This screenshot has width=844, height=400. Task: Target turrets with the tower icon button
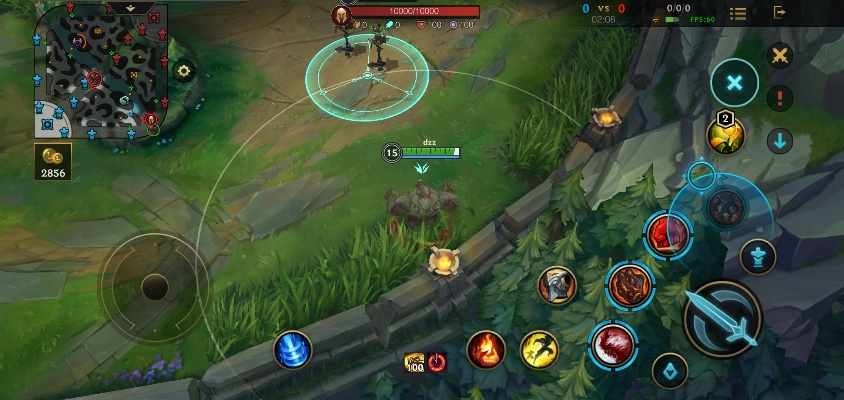[x=758, y=257]
